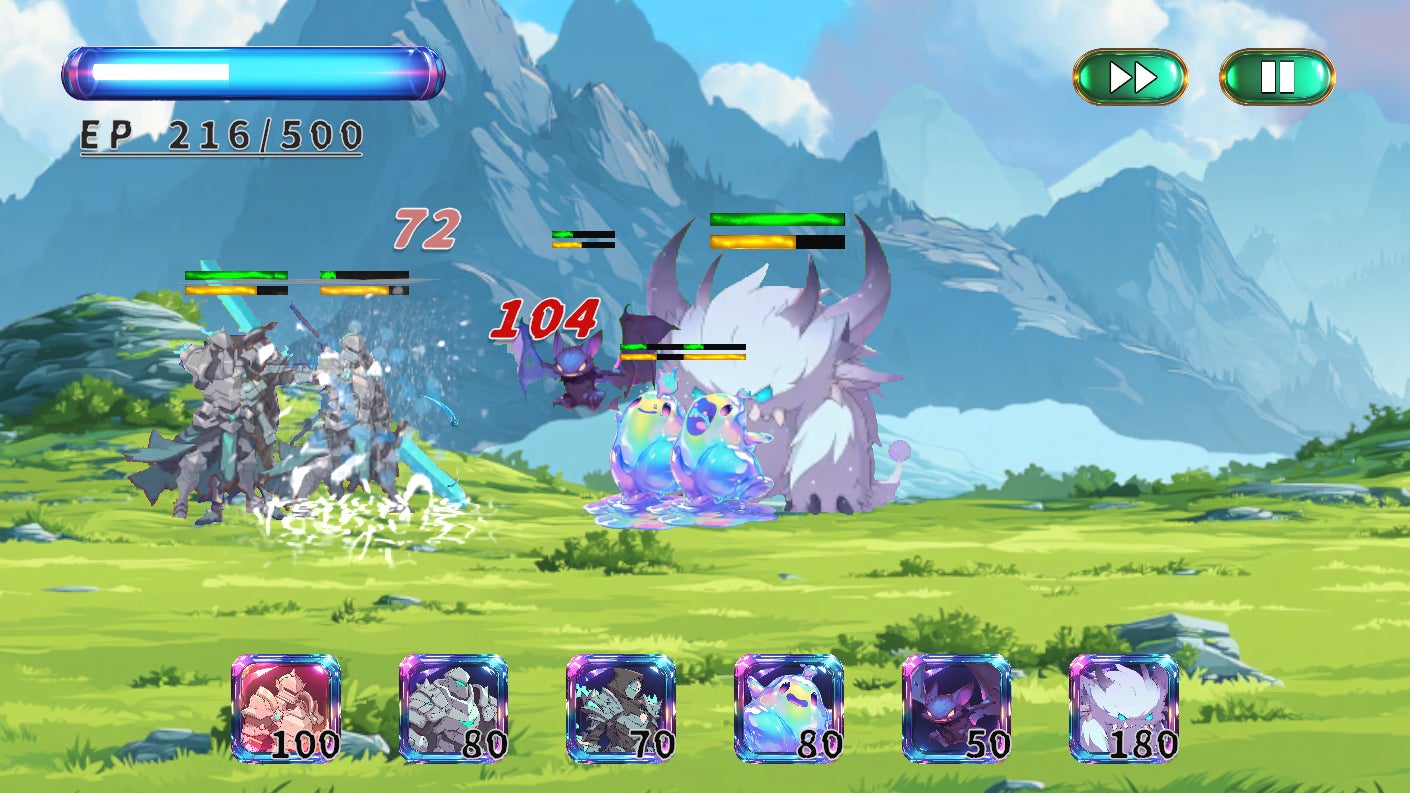The height and width of the screenshot is (793, 1410).
Task: Deploy the white horned beast costing 180
Action: point(1124,708)
